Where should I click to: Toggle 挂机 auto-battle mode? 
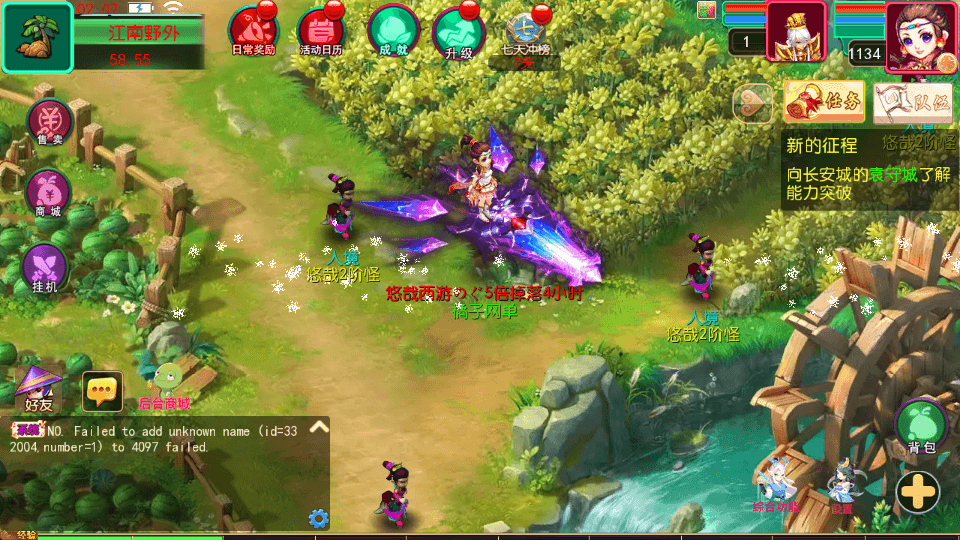pyautogui.click(x=45, y=268)
